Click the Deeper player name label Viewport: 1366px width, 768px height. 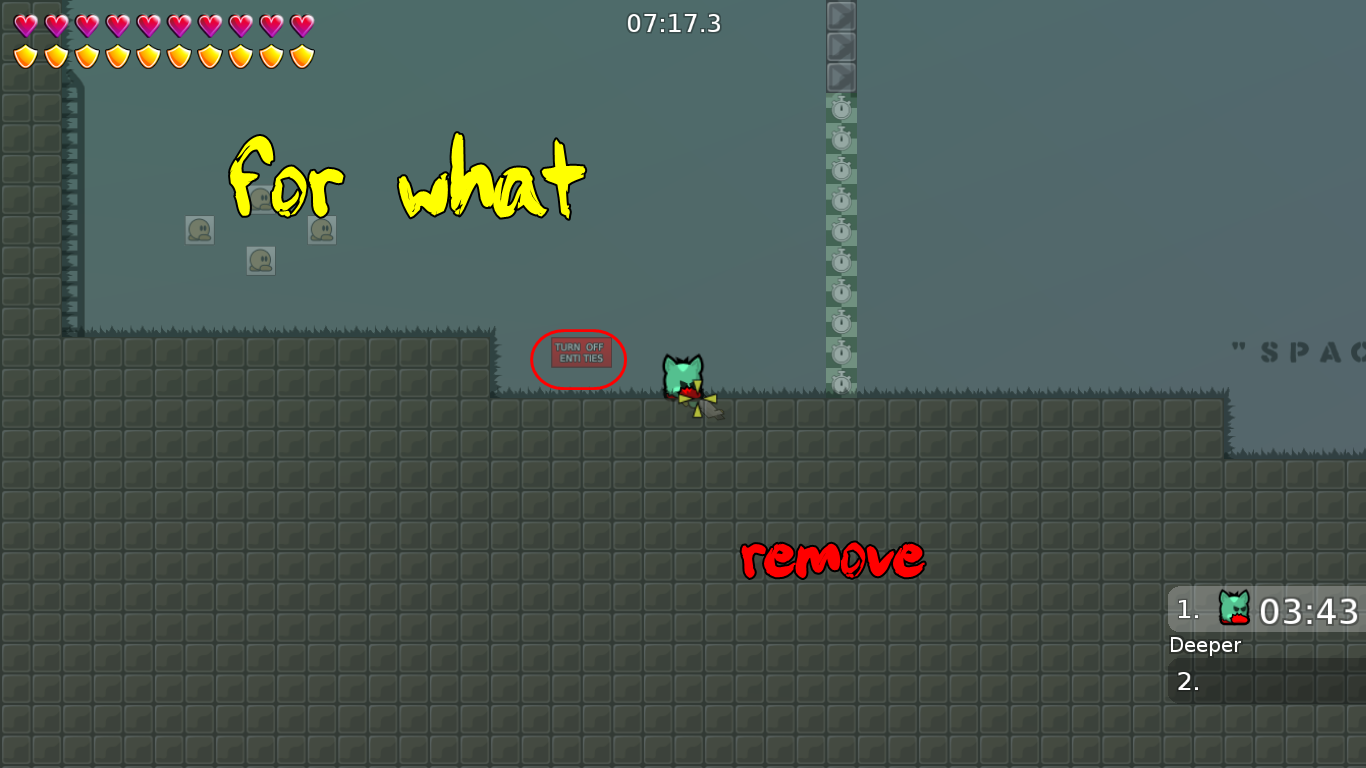1205,645
